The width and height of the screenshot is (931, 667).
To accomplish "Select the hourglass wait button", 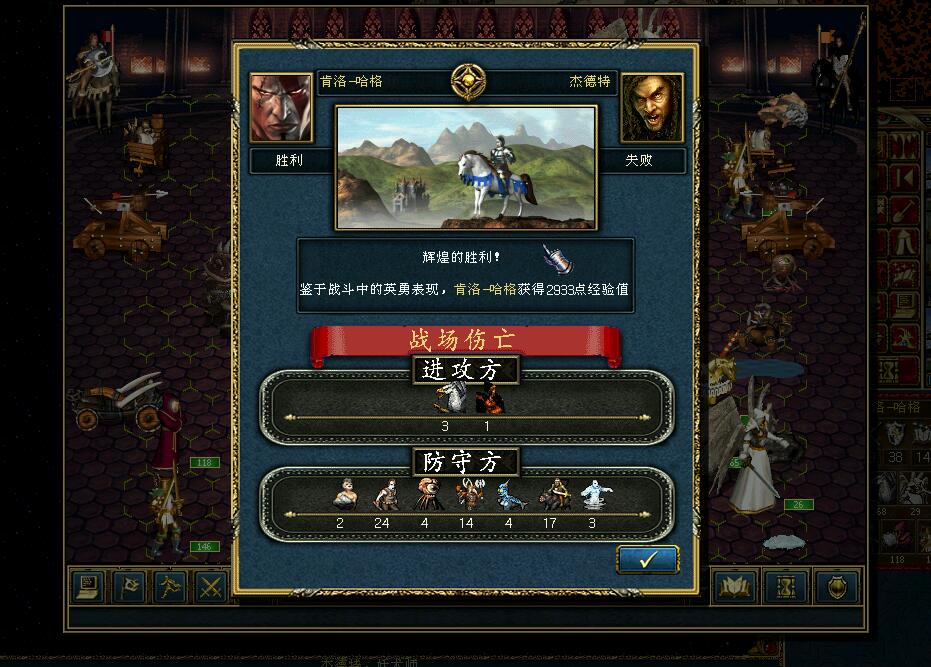I will click(x=785, y=587).
